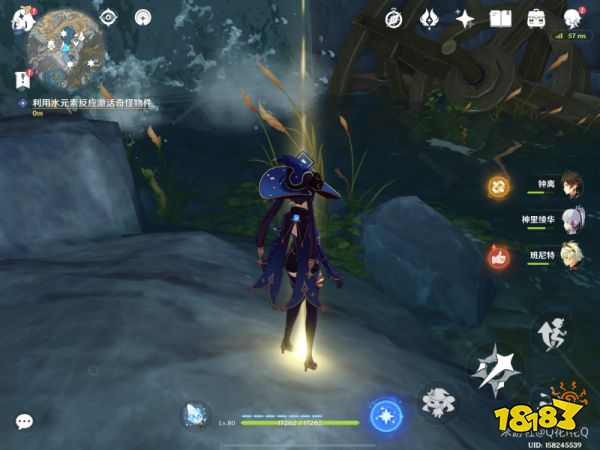Tap the sprint dash button

[x=548, y=331]
